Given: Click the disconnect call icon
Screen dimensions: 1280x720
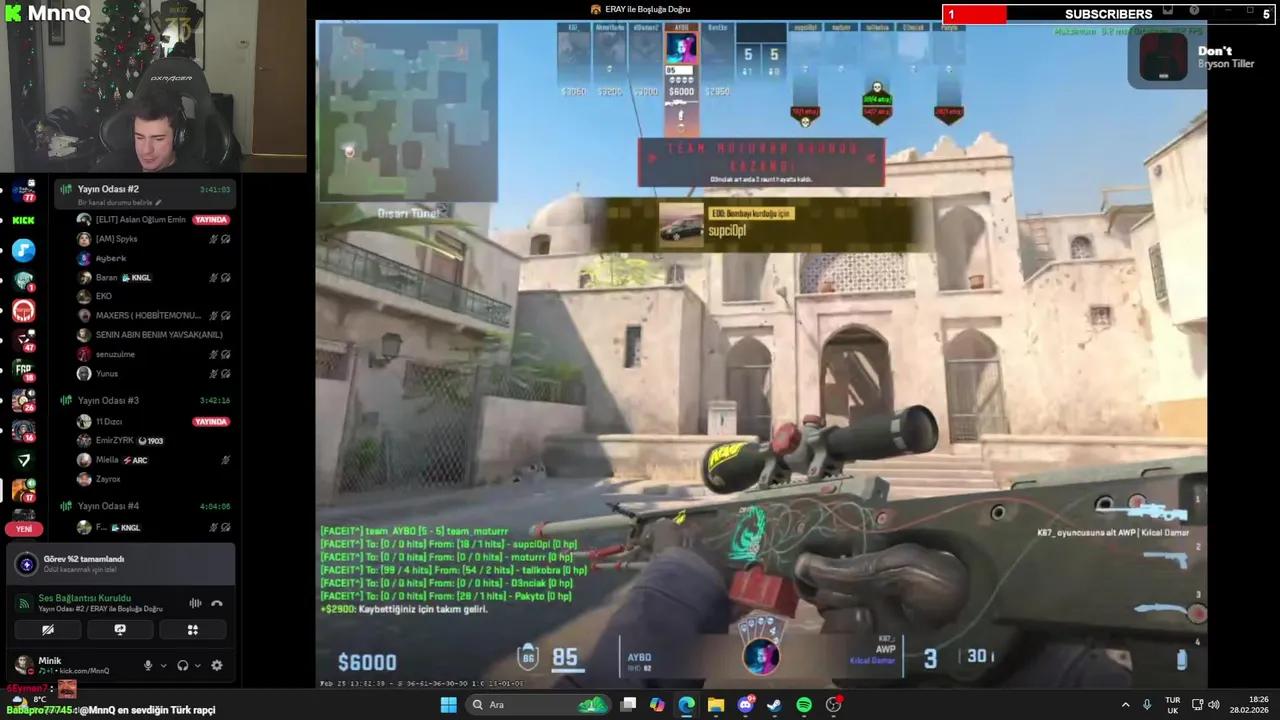Looking at the screenshot, I should (x=217, y=603).
